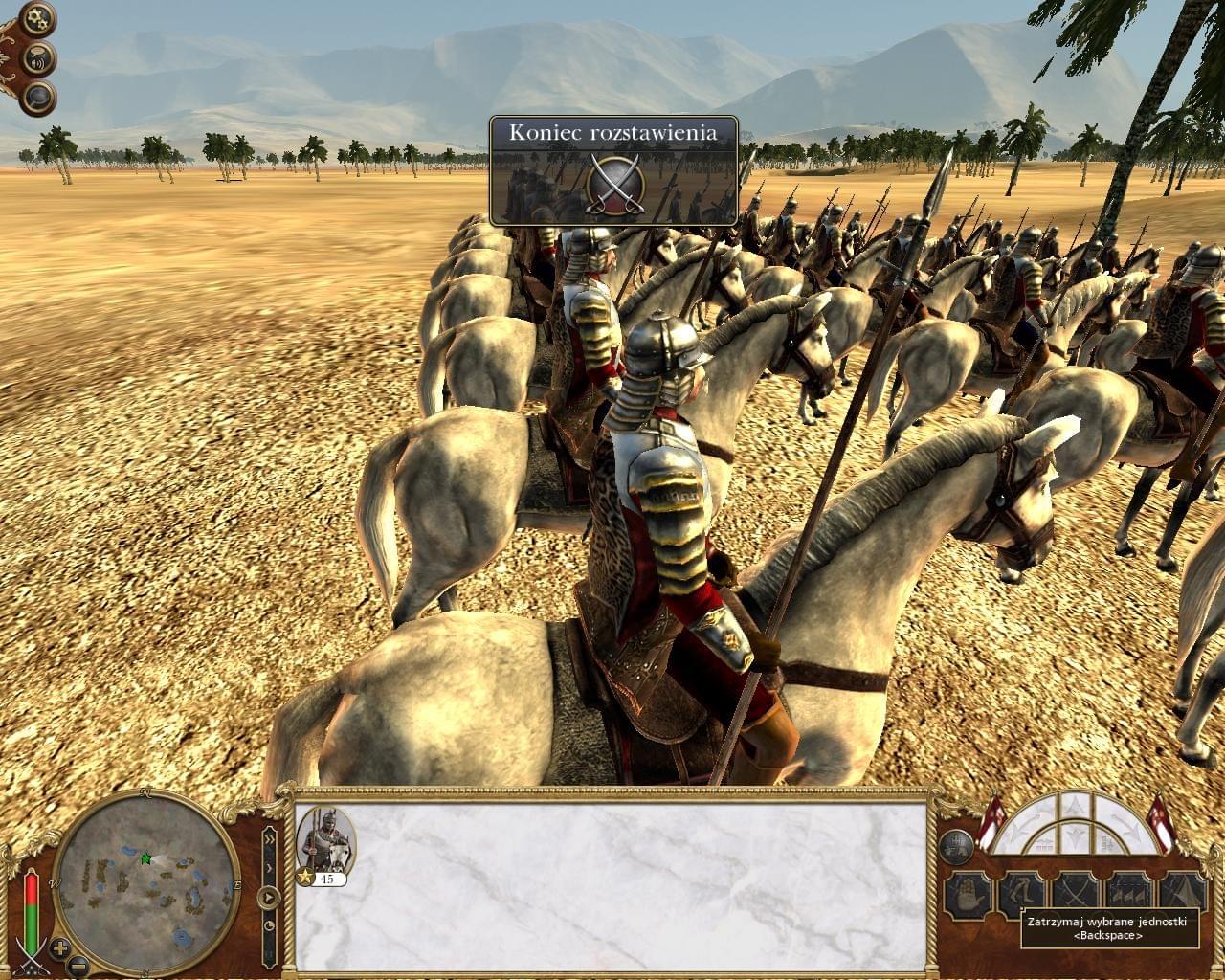Set the fastest game speed double arrow
Image resolution: width=1225 pixels, height=980 pixels.
click(x=269, y=837)
